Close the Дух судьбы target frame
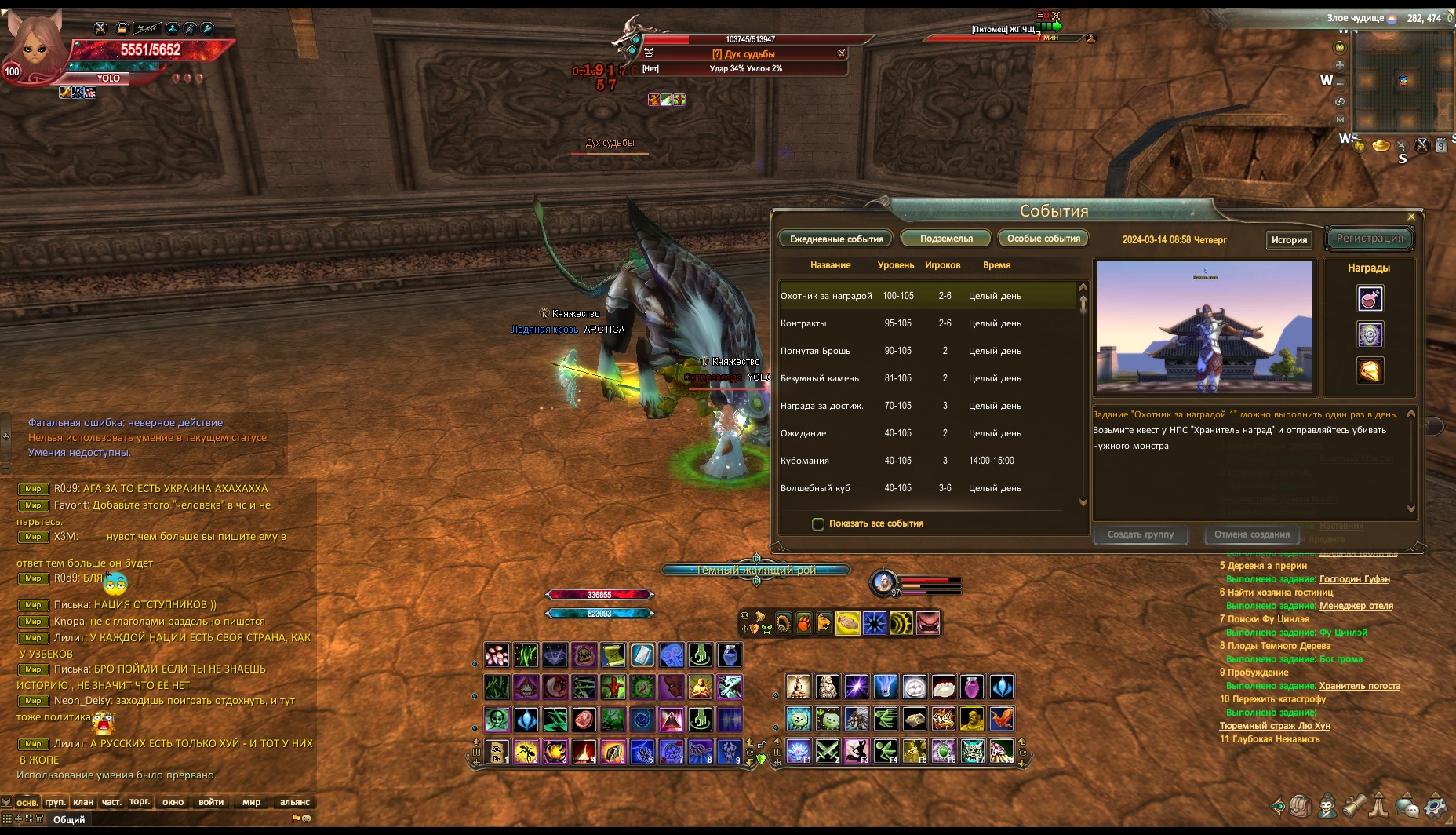This screenshot has height=835, width=1456. click(x=842, y=53)
